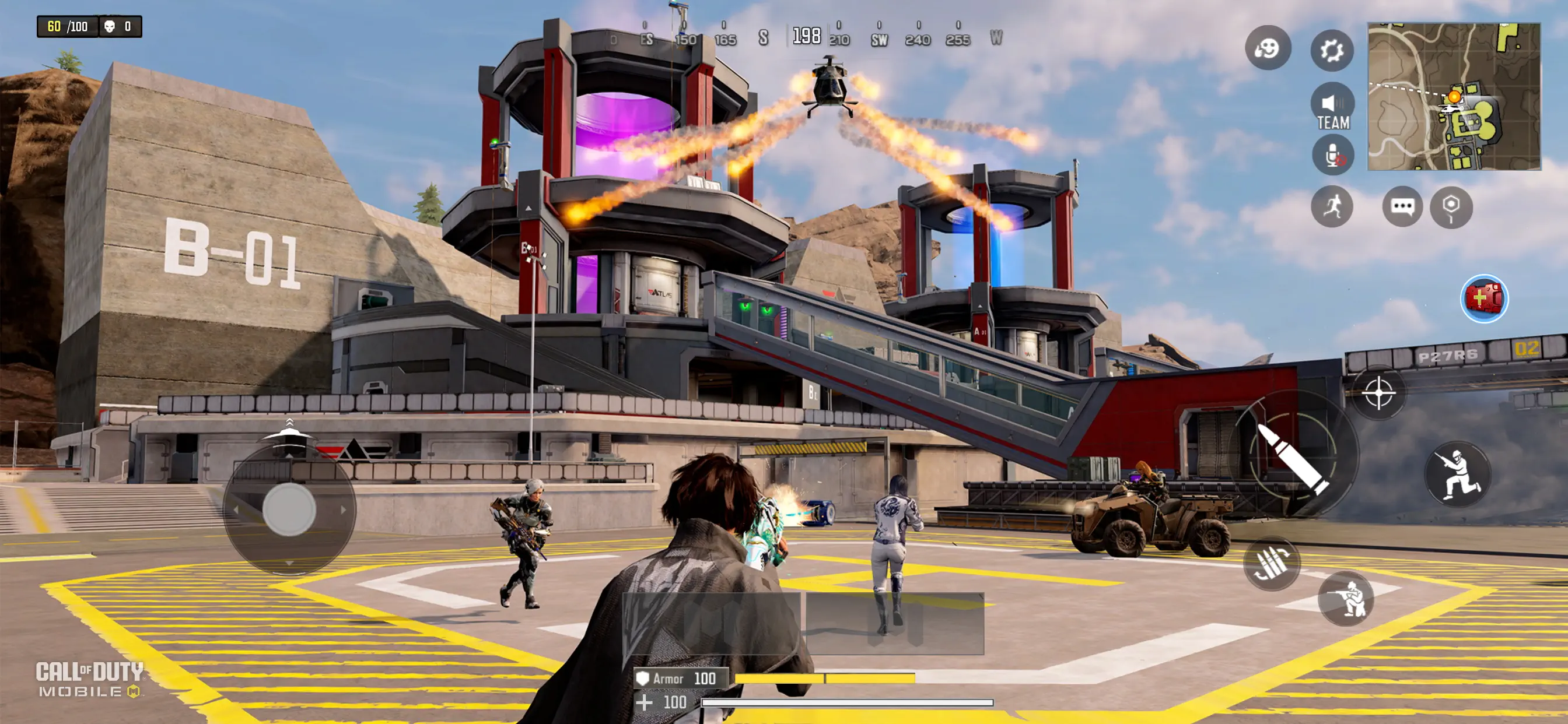This screenshot has height=724, width=1568.
Task: Tap the running figure sprint icon
Action: coord(1332,207)
